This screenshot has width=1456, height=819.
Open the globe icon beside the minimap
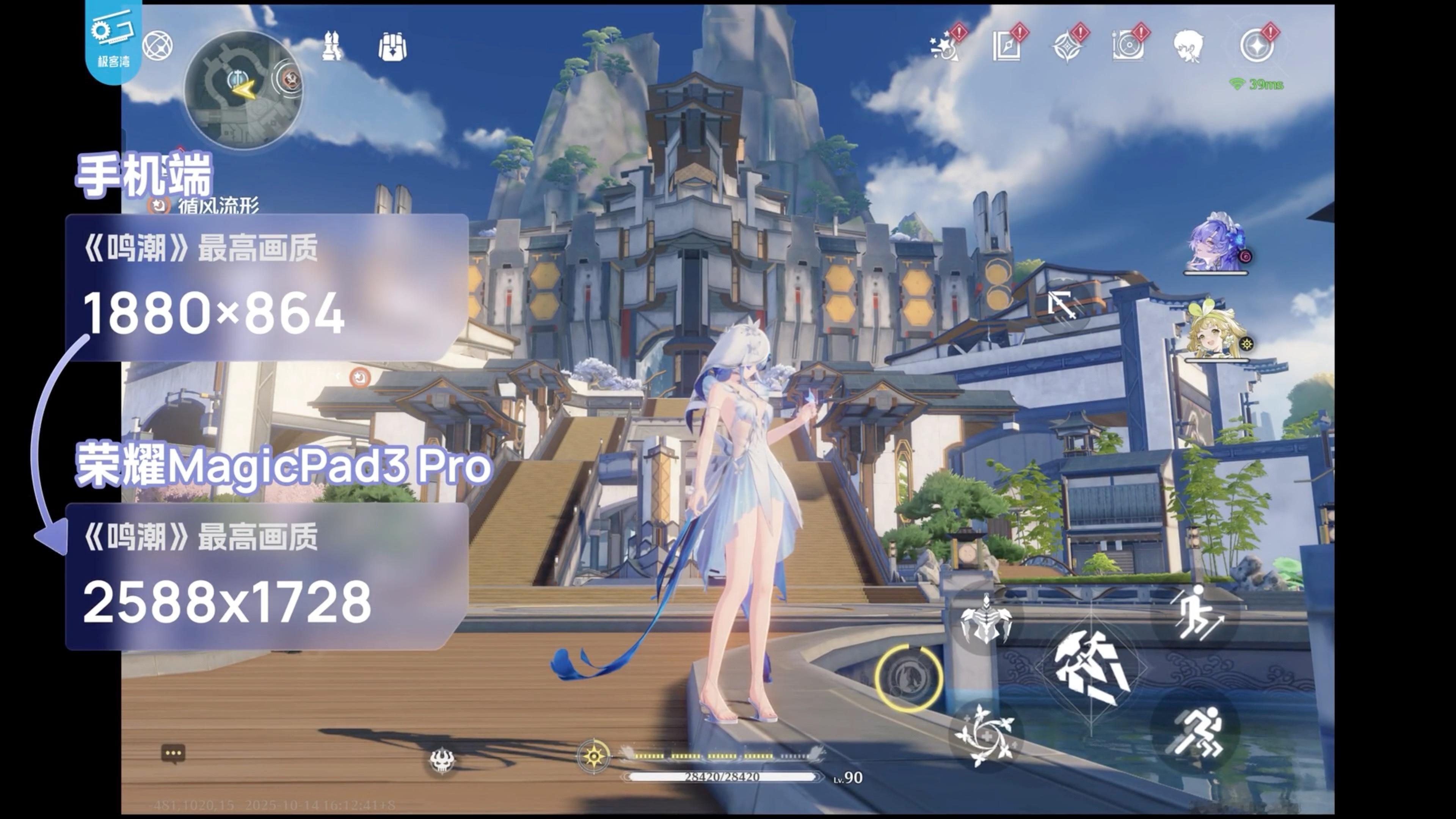coord(158,46)
